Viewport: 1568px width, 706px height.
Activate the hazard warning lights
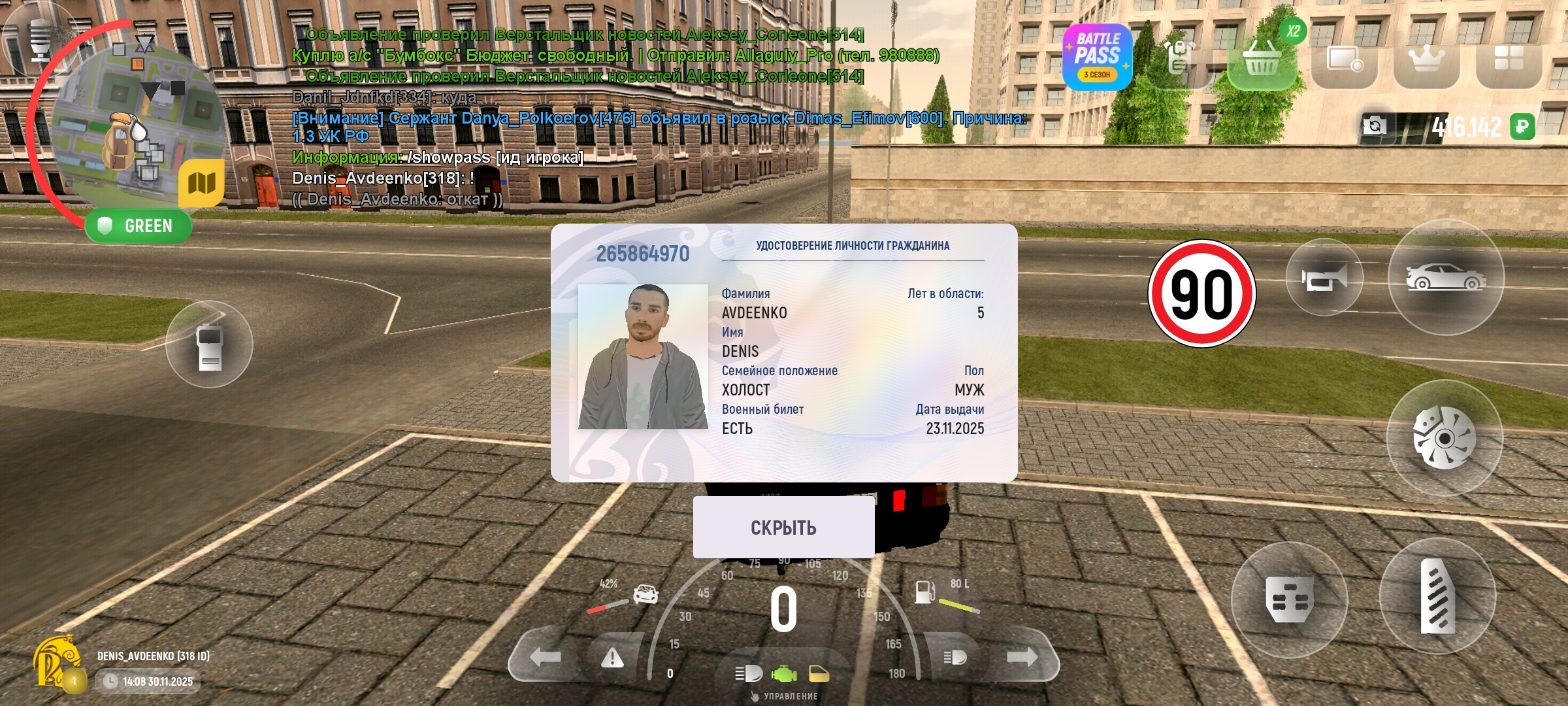coord(612,657)
